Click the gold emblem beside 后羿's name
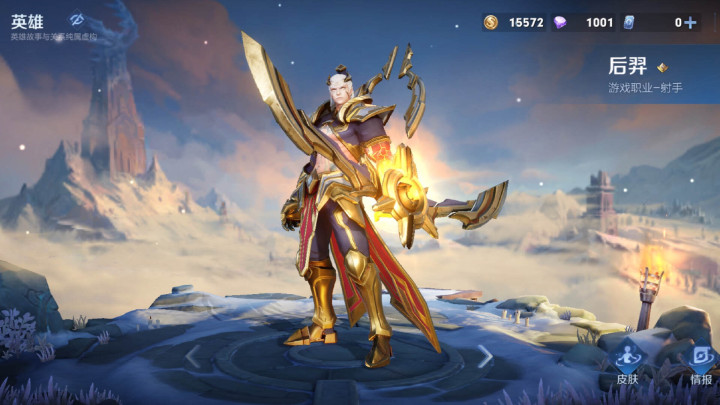Screen dimensions: 720x405 pos(662,68)
